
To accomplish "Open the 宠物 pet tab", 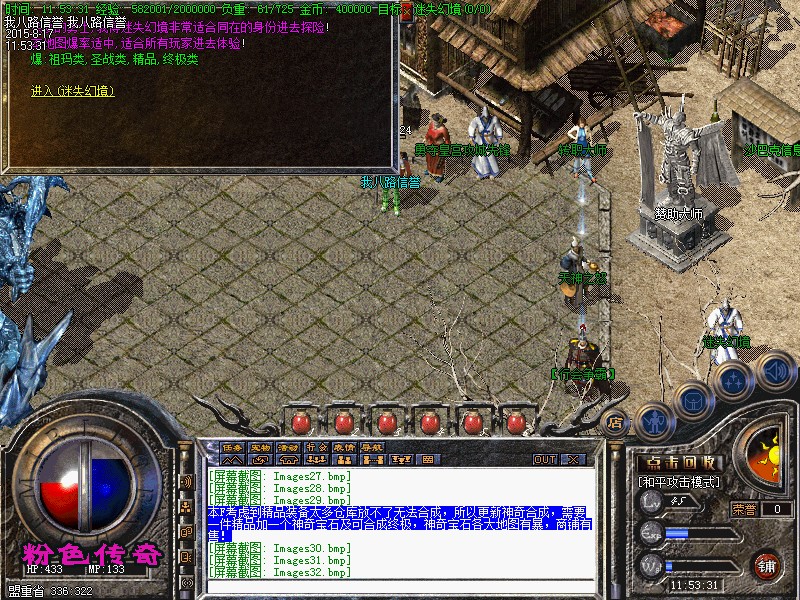I will (x=261, y=446).
